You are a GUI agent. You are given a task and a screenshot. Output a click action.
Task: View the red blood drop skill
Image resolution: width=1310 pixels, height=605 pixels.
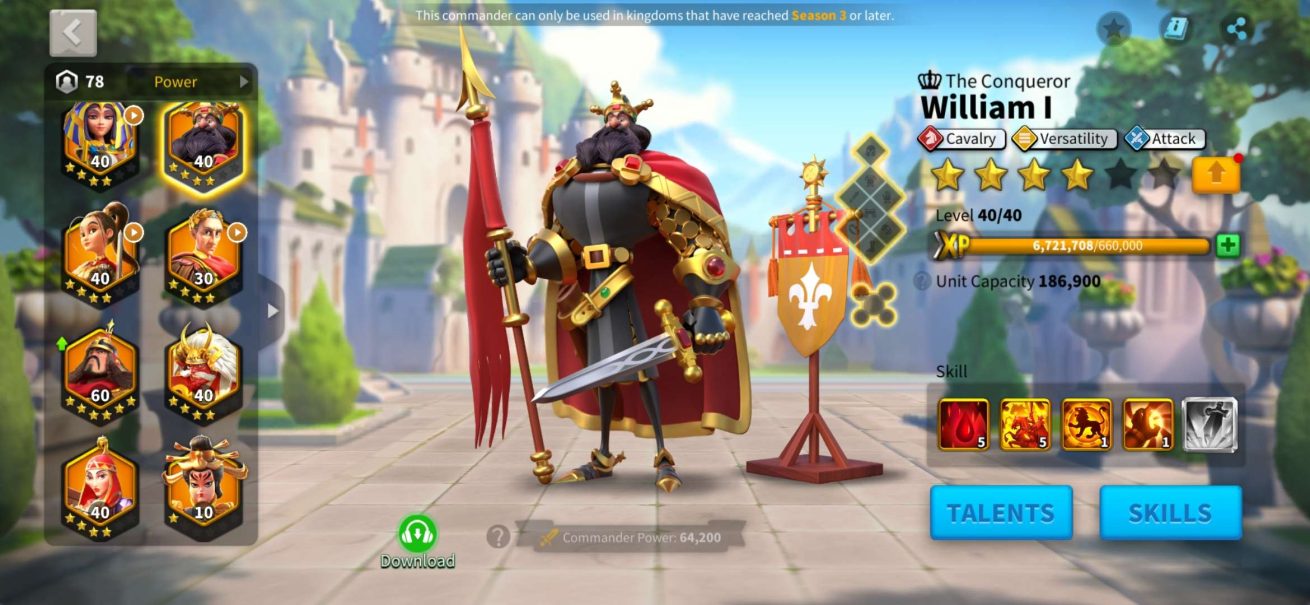[963, 424]
